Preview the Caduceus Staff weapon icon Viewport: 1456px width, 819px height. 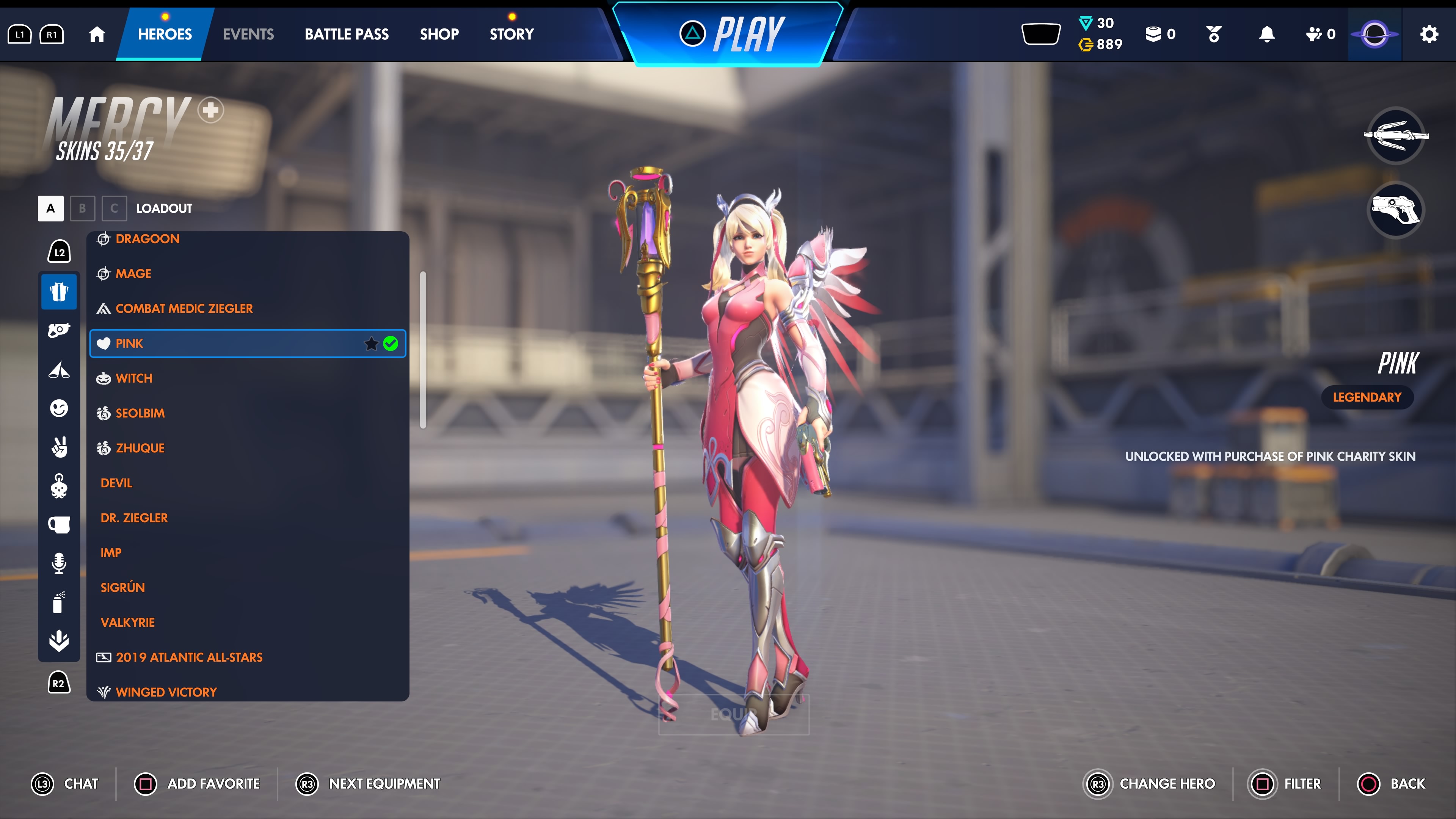coord(1395,136)
